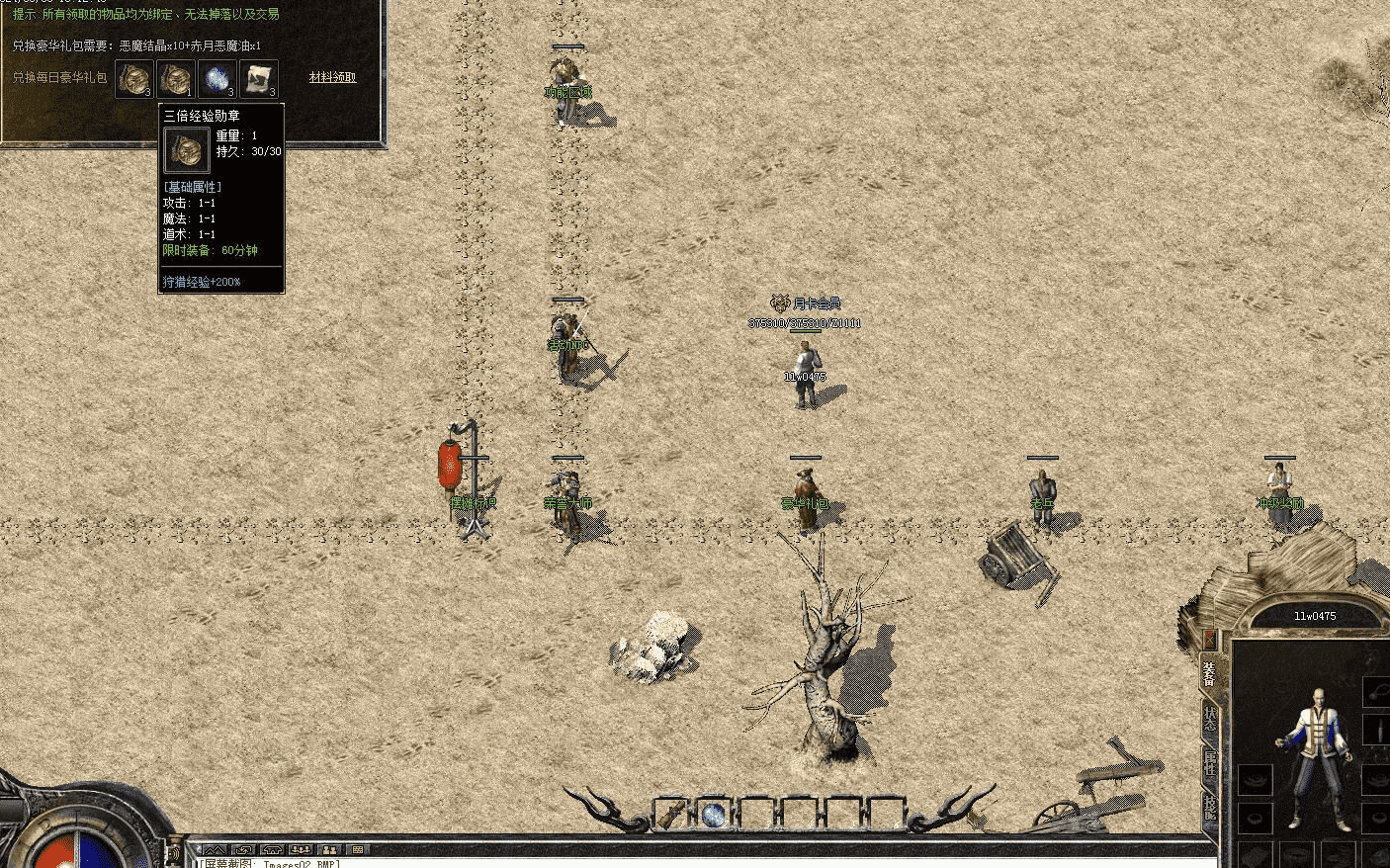Screen dimensions: 1390x868
Task: Choose the medal reward with quantity 3
Action: point(134,79)
